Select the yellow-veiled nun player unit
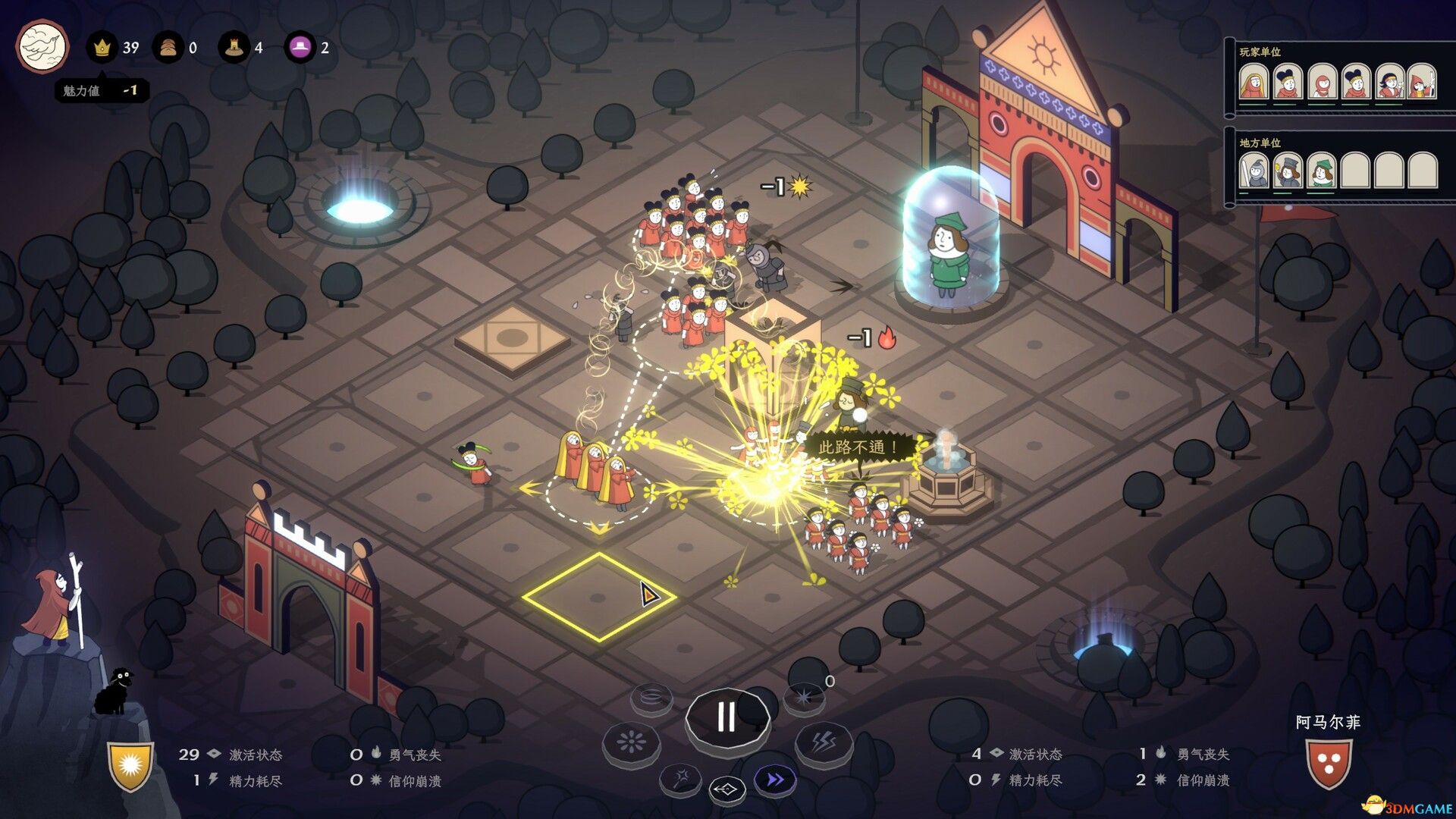 1254,82
